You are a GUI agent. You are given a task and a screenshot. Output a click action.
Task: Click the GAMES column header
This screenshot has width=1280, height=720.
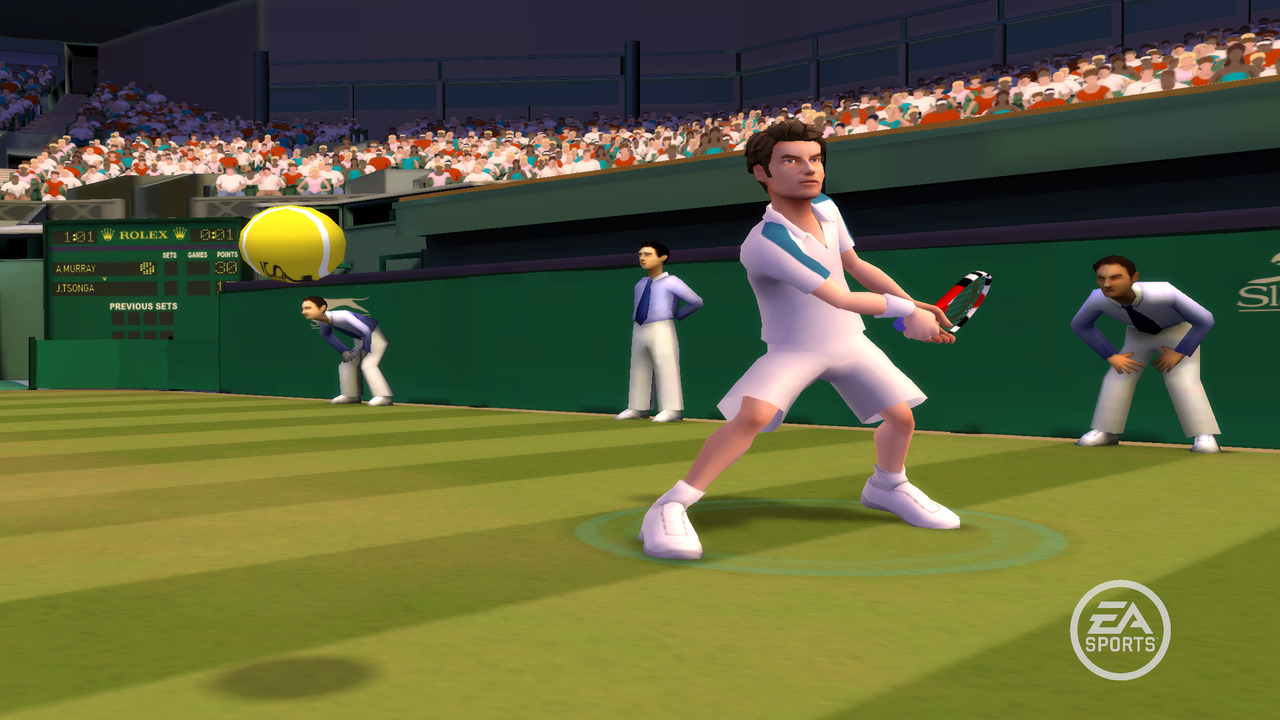(x=198, y=253)
